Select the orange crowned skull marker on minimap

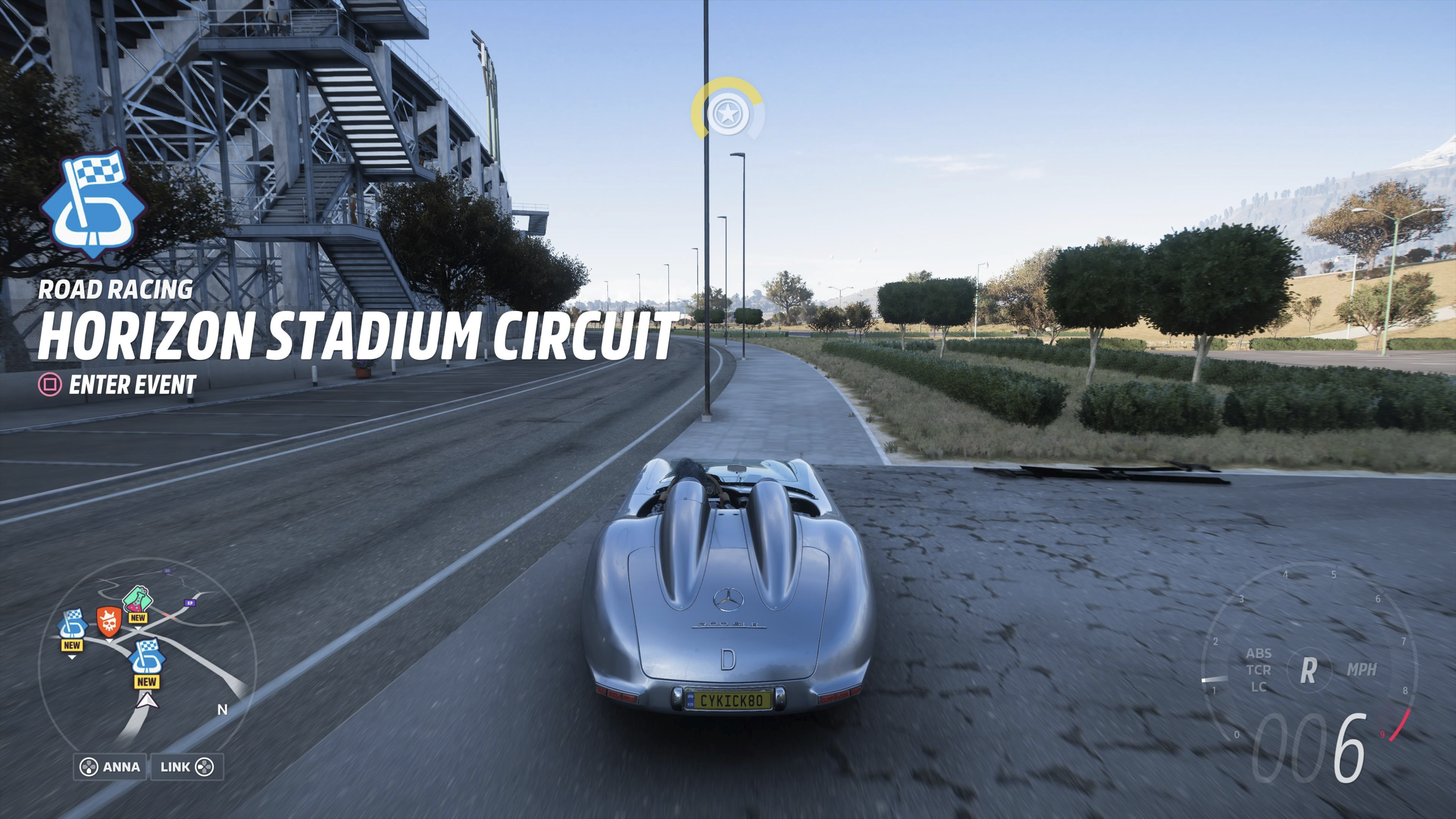coord(110,621)
